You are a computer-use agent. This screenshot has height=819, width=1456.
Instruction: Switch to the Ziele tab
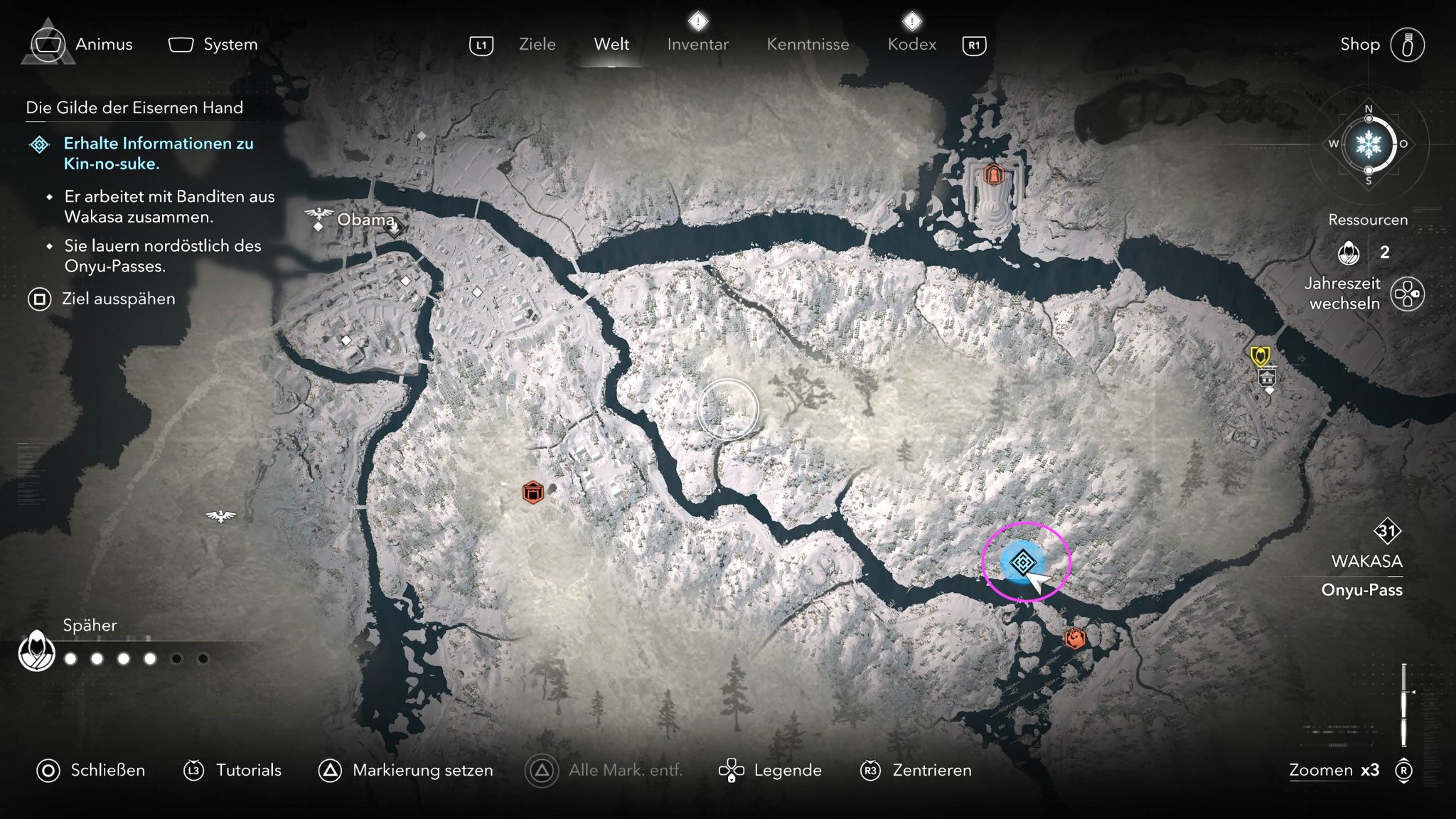pos(537,44)
